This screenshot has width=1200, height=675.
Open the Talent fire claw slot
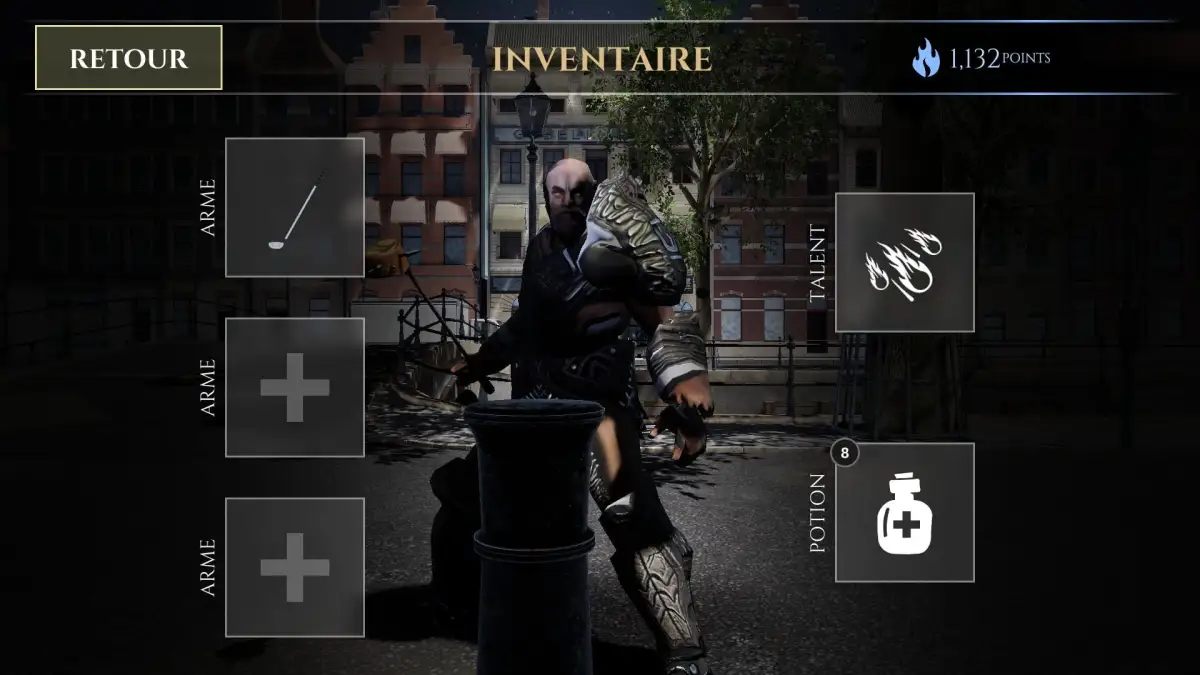tap(904, 262)
